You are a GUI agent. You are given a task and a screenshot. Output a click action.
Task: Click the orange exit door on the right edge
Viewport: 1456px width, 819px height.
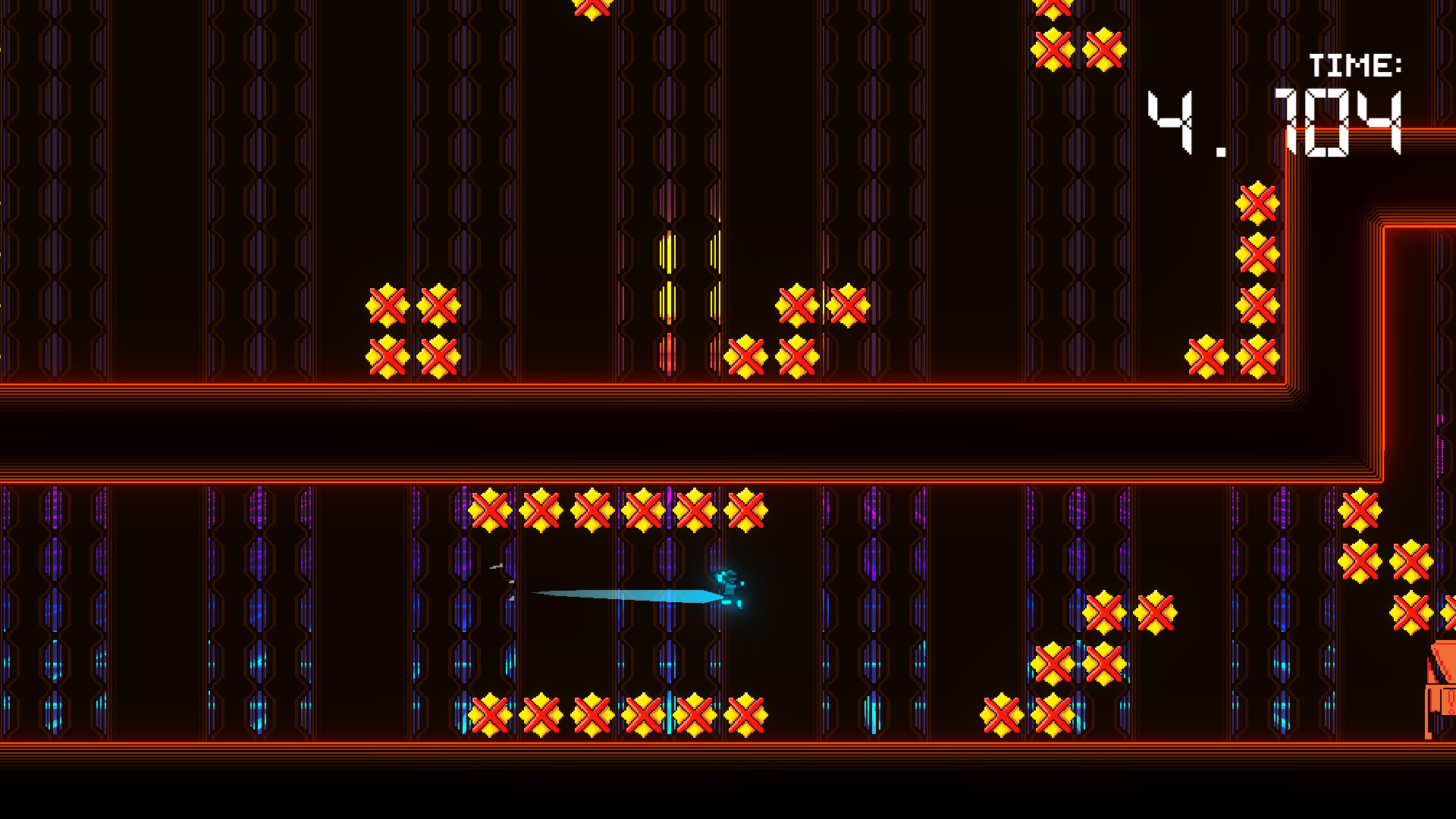(1441, 682)
